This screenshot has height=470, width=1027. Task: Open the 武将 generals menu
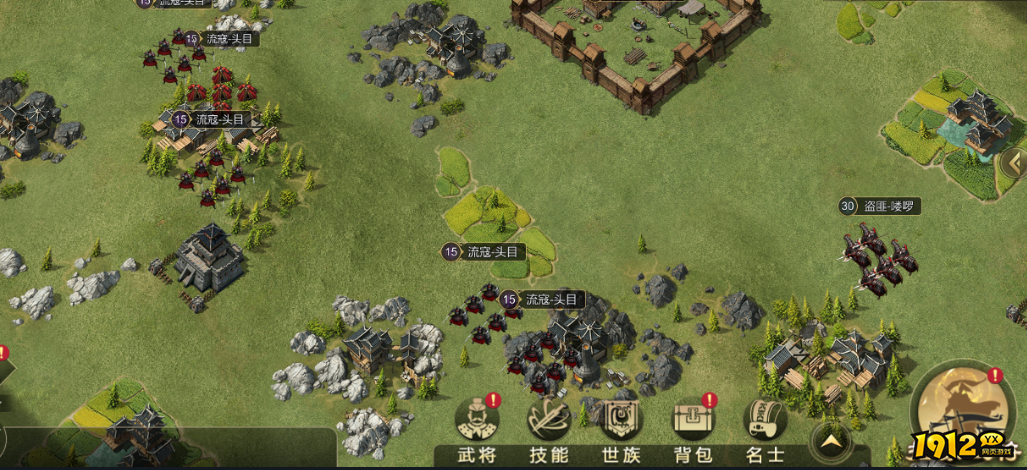click(x=476, y=424)
